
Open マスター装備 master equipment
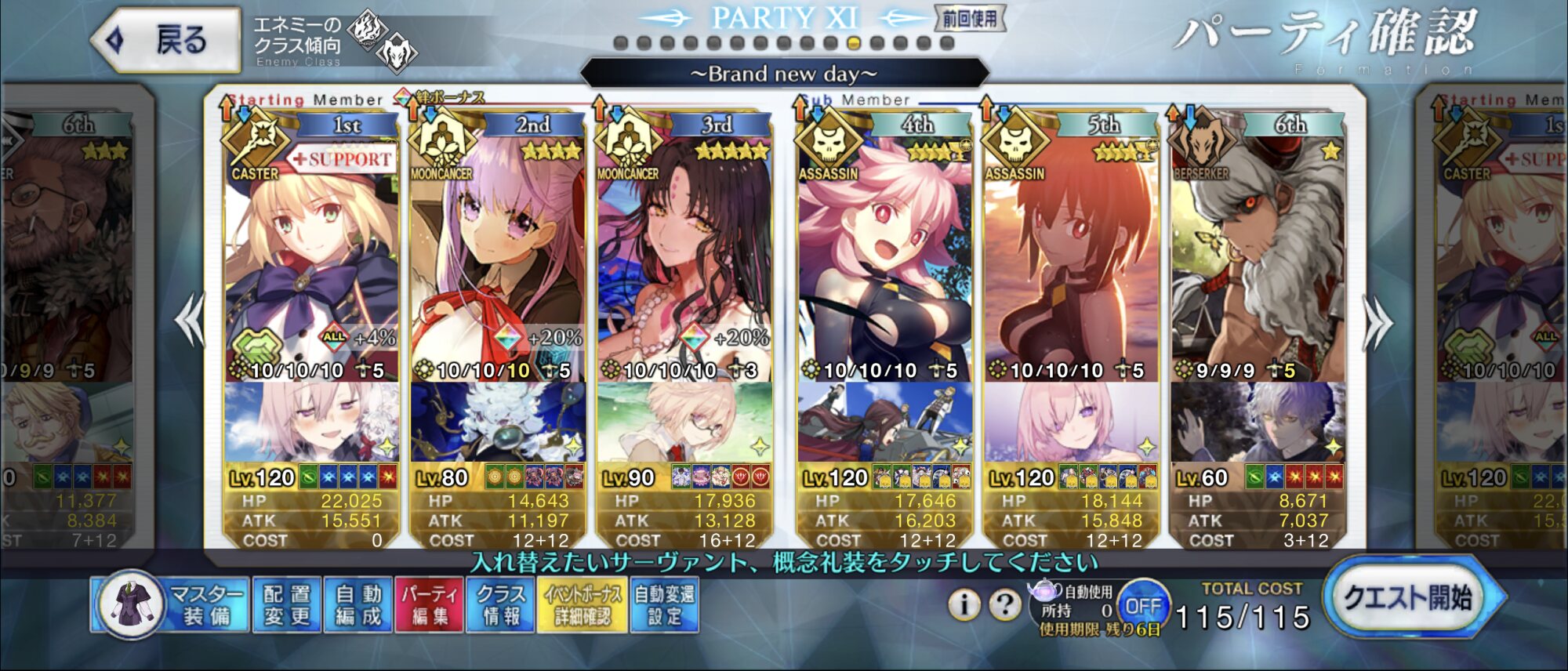point(172,604)
